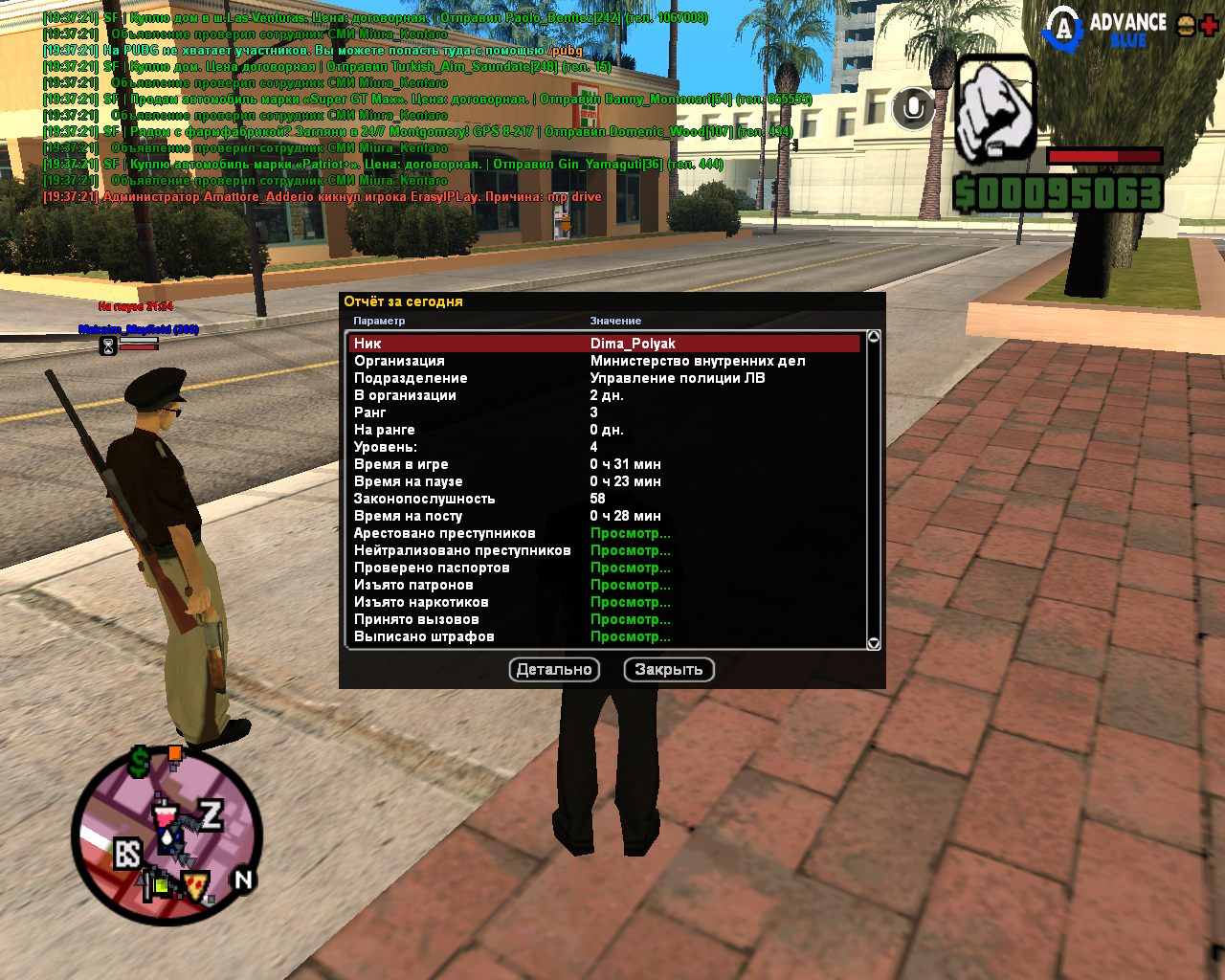
Task: Select the Время на посту row
Action: point(605,516)
